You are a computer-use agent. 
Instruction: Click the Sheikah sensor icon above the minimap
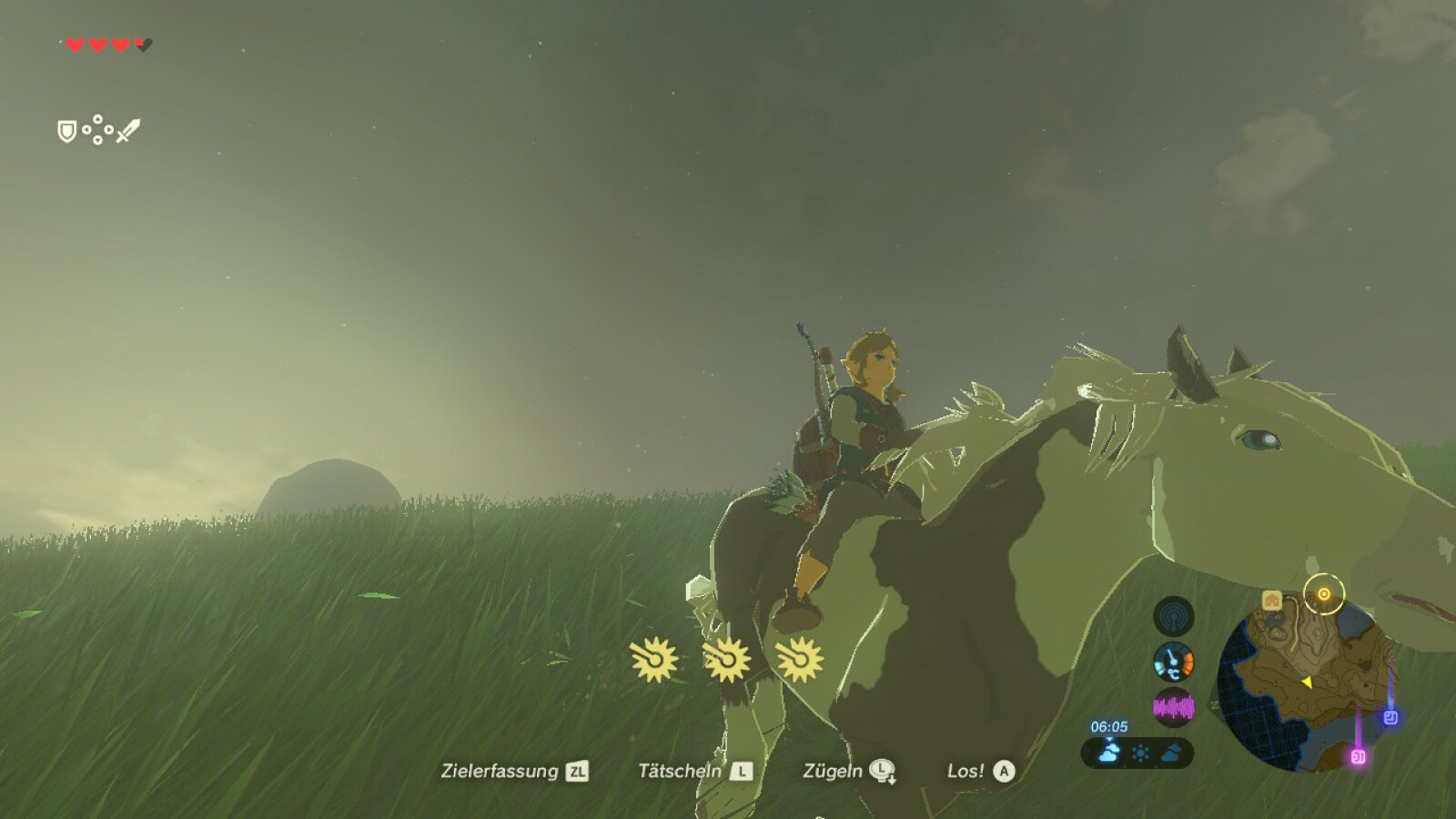1173,618
